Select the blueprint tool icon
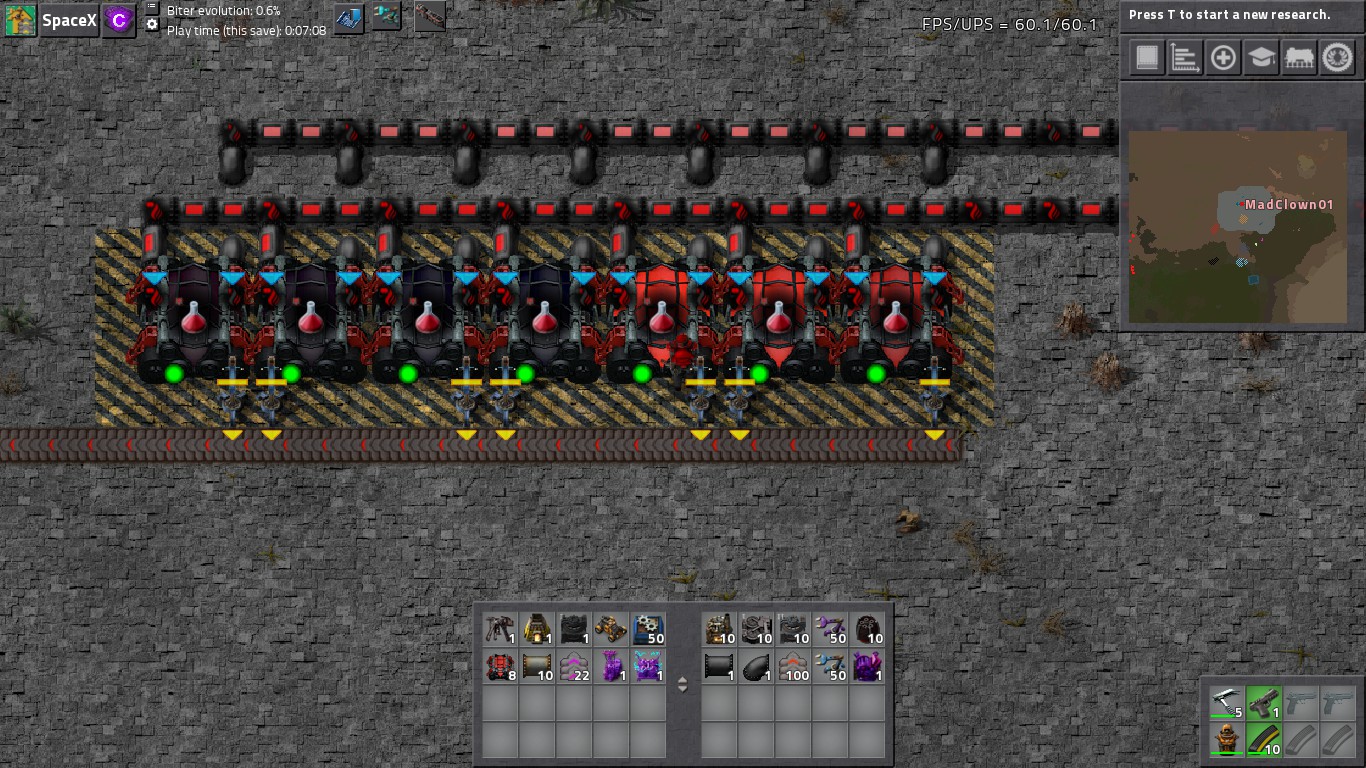Image resolution: width=1366 pixels, height=768 pixels. (348, 18)
